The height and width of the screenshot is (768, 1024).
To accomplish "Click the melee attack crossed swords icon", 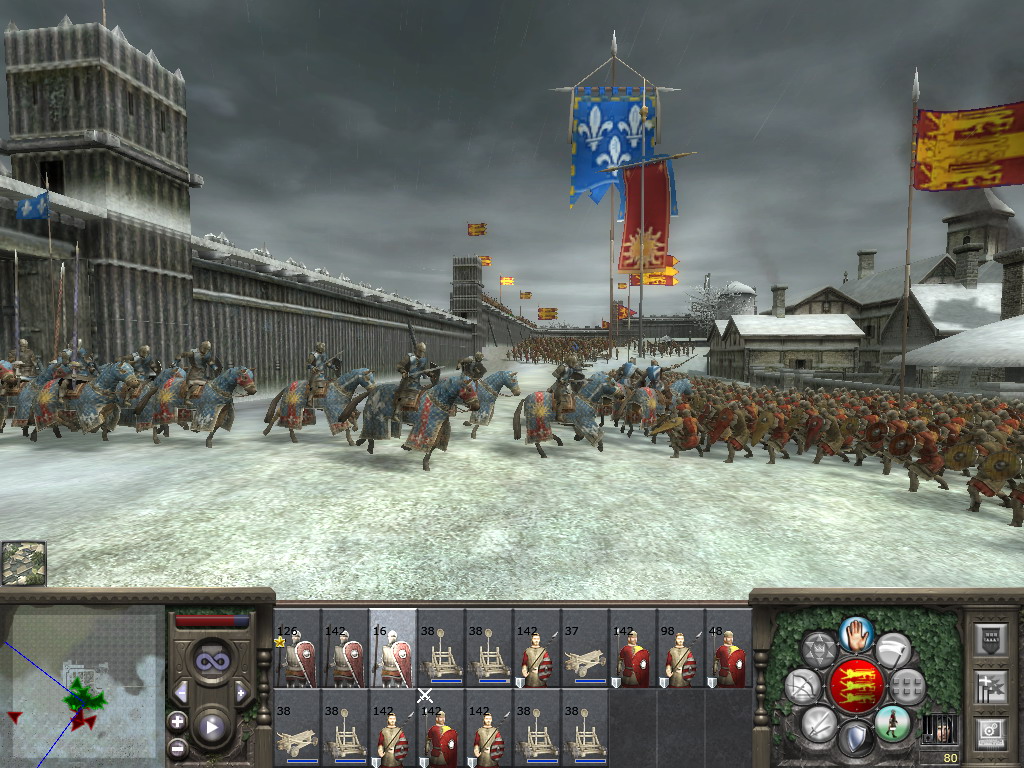I will point(818,722).
